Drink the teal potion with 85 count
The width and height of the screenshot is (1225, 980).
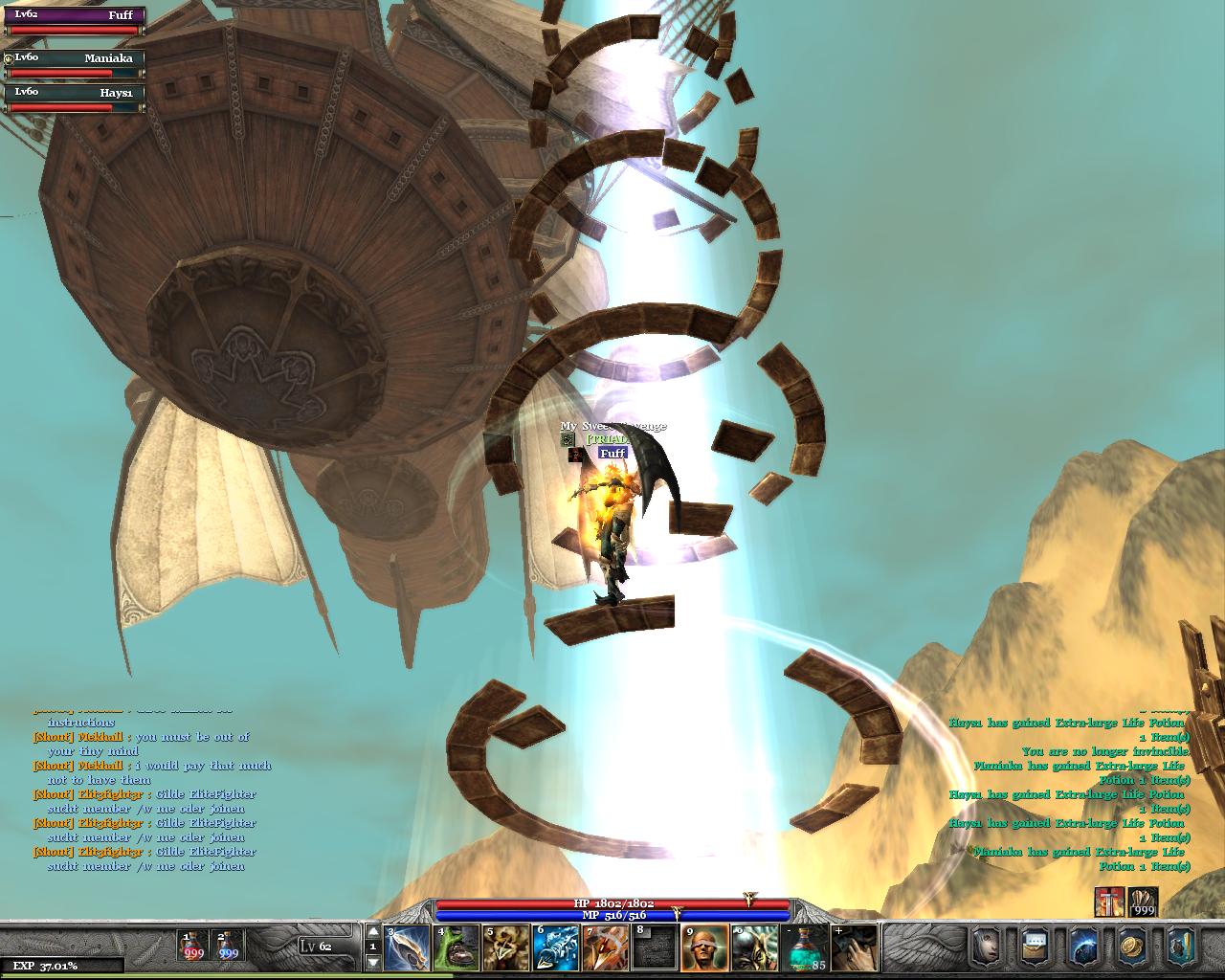805,947
